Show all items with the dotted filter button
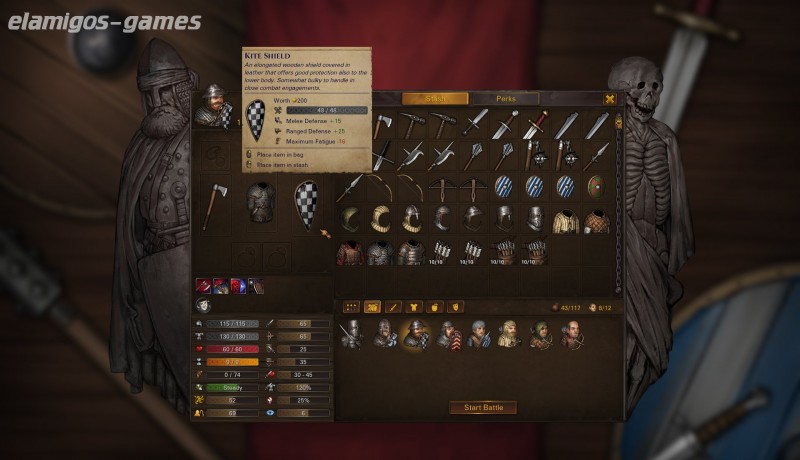The width and height of the screenshot is (800, 460). click(352, 306)
